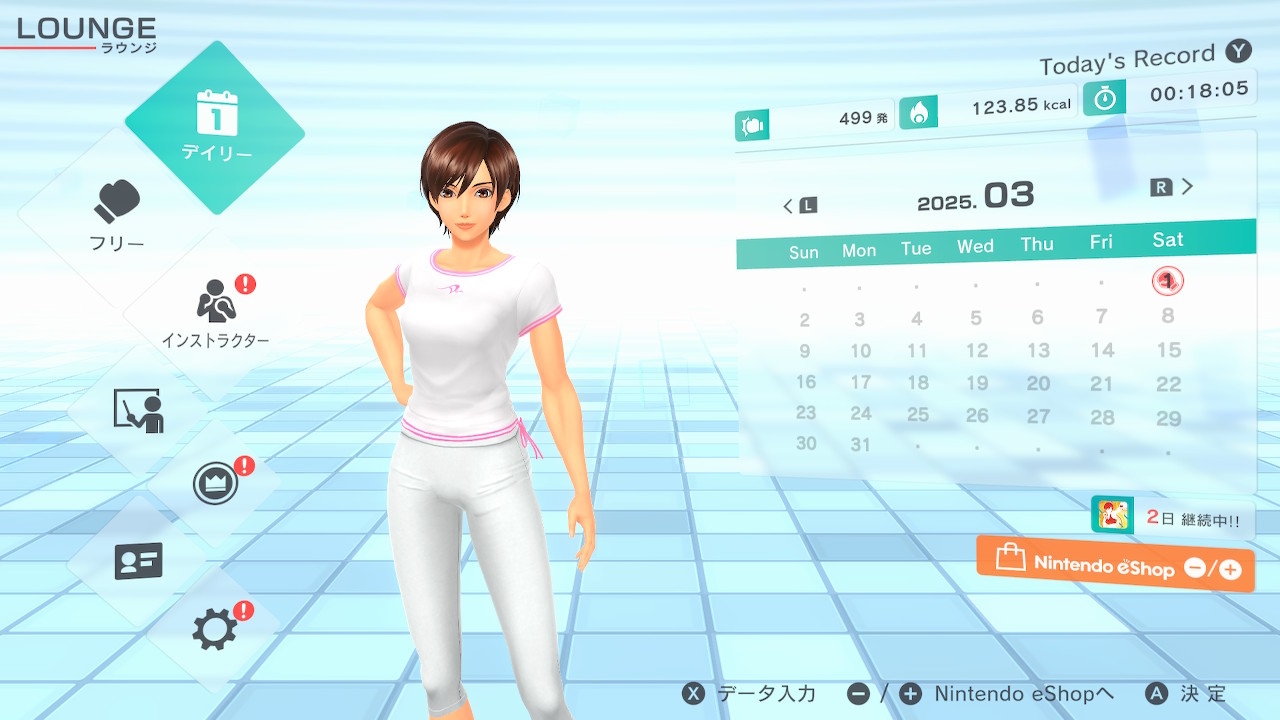
Task: Open the crown achievements menu icon
Action: [x=215, y=485]
